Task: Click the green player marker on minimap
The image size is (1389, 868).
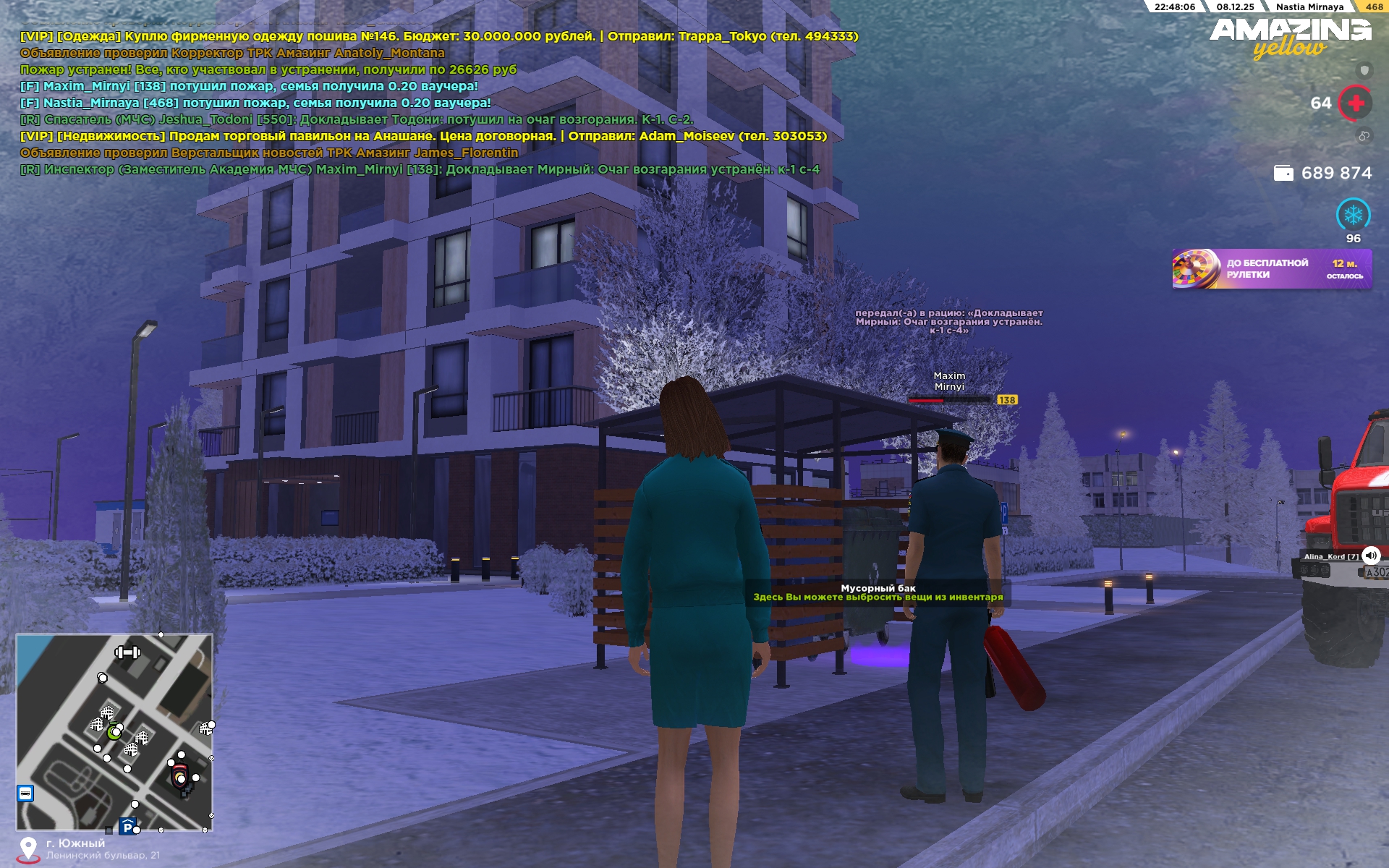Action: (114, 732)
